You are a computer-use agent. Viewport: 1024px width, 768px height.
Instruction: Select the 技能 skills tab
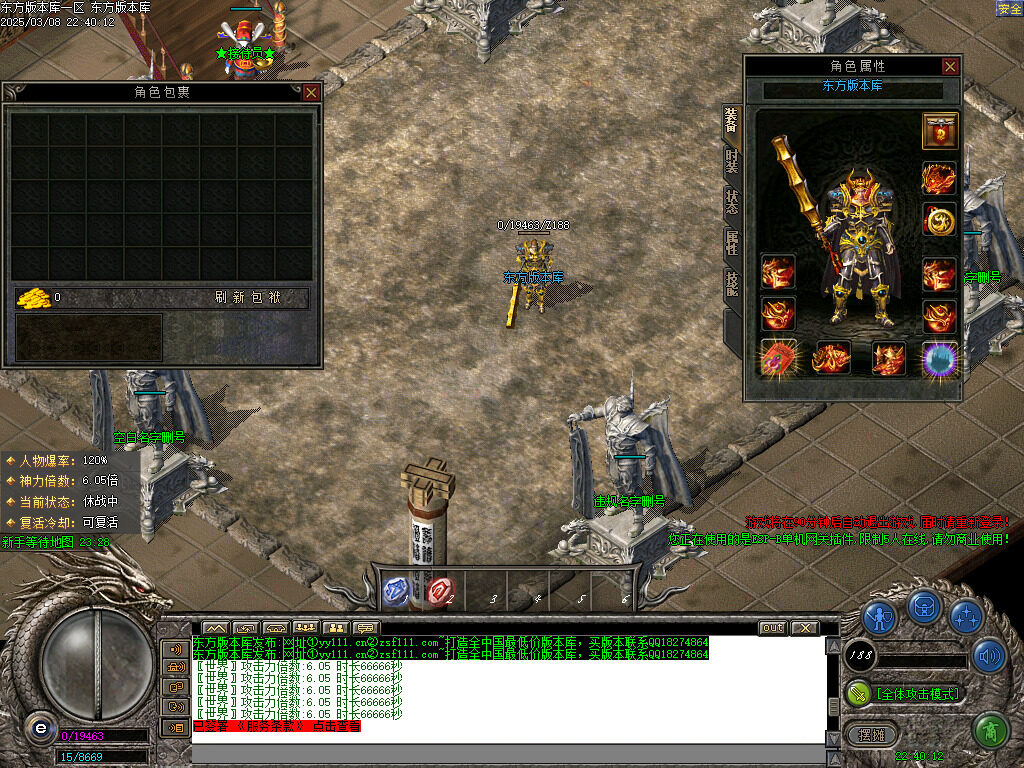coord(731,283)
